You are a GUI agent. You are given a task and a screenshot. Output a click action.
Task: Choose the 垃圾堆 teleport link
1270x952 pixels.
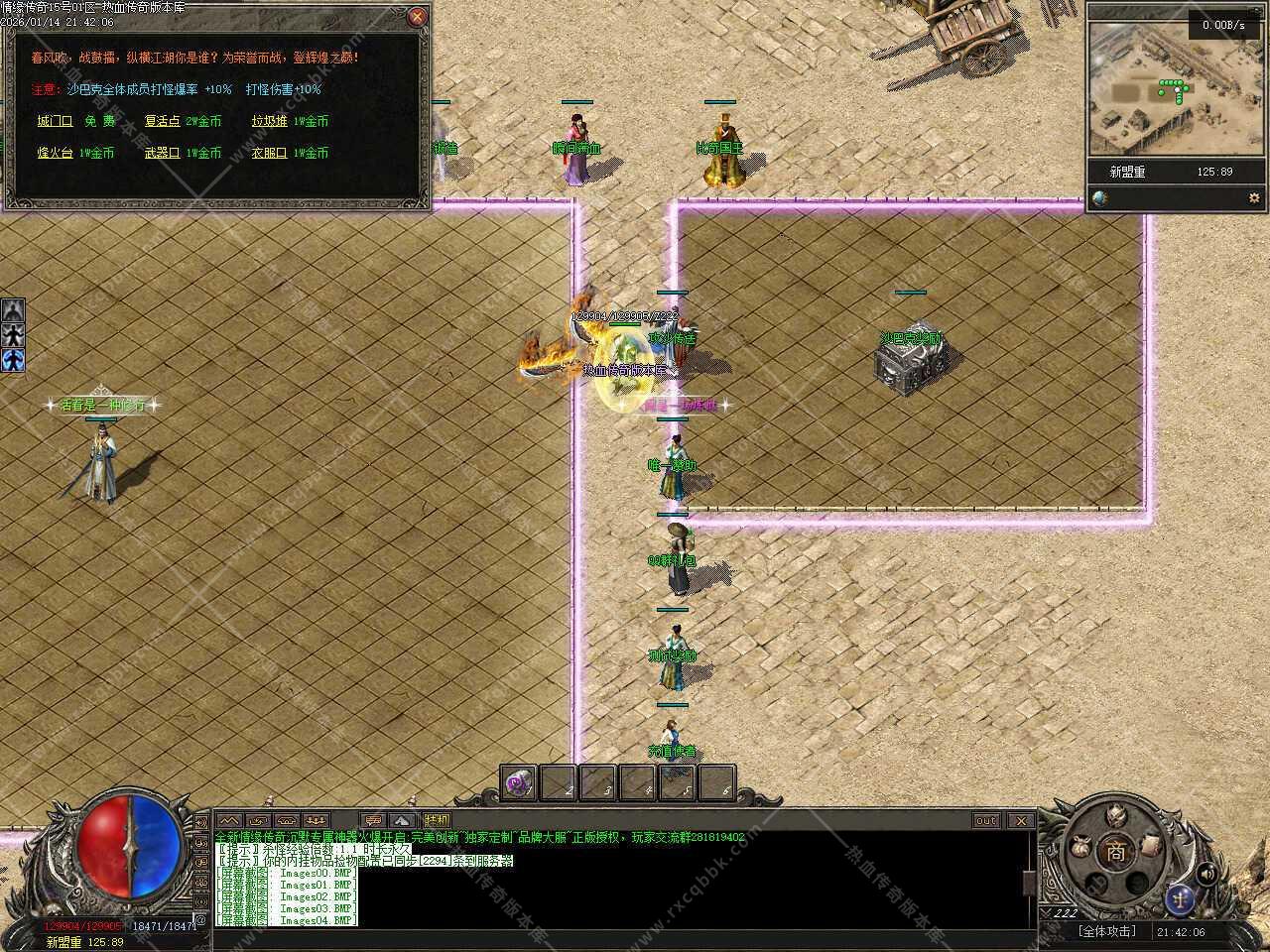(269, 121)
